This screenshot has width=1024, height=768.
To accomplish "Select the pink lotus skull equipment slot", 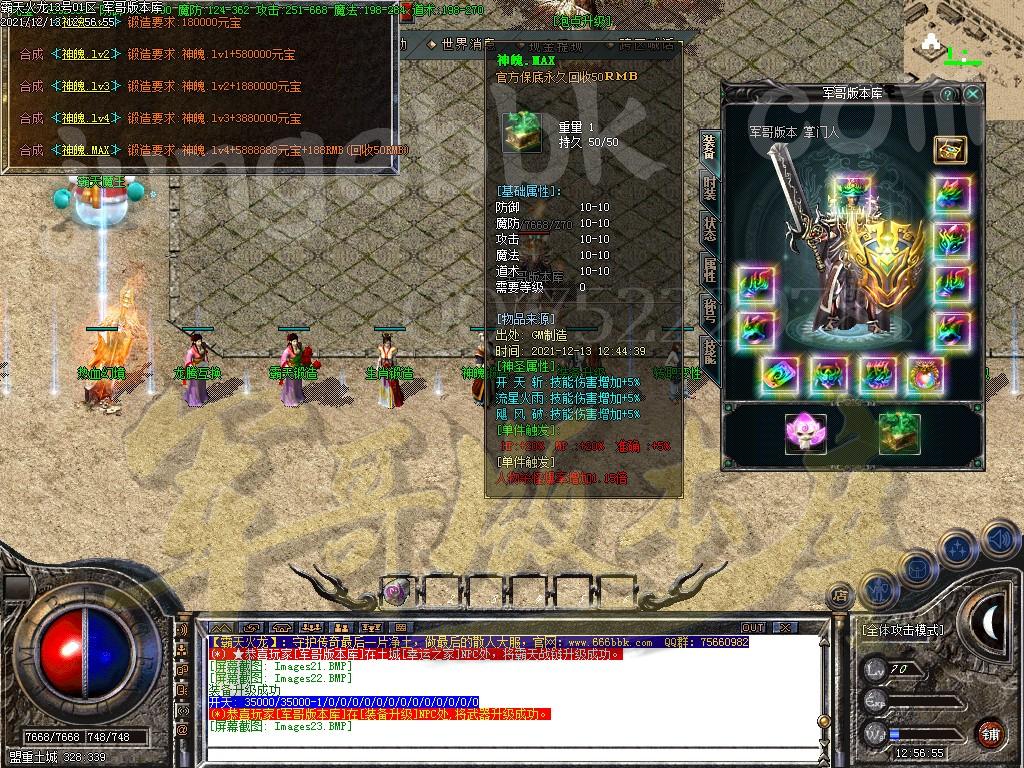I will tap(805, 433).
